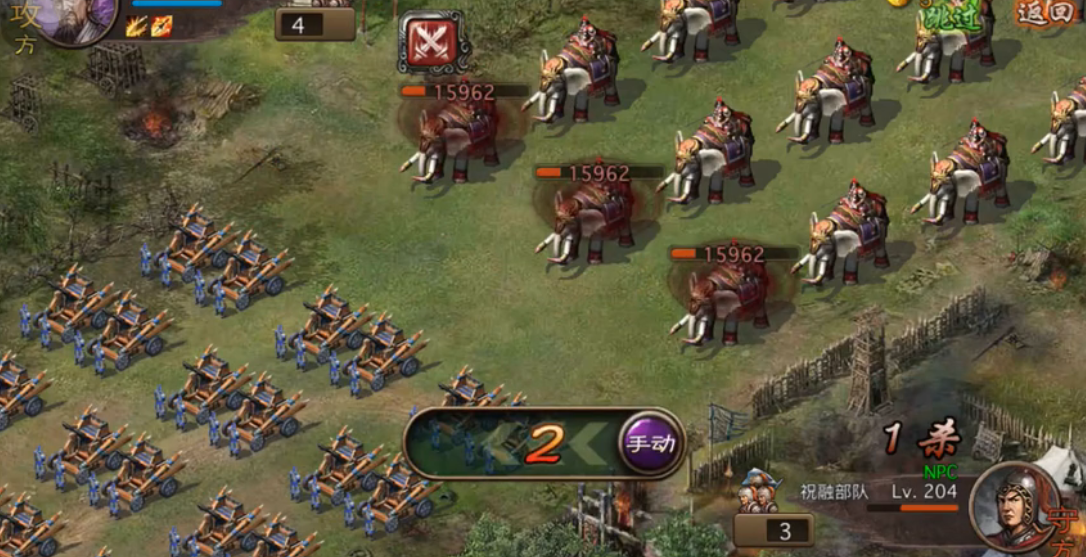1086x557 pixels.
Task: Activate the red crossed swords tactic icon
Action: pyautogui.click(x=433, y=42)
